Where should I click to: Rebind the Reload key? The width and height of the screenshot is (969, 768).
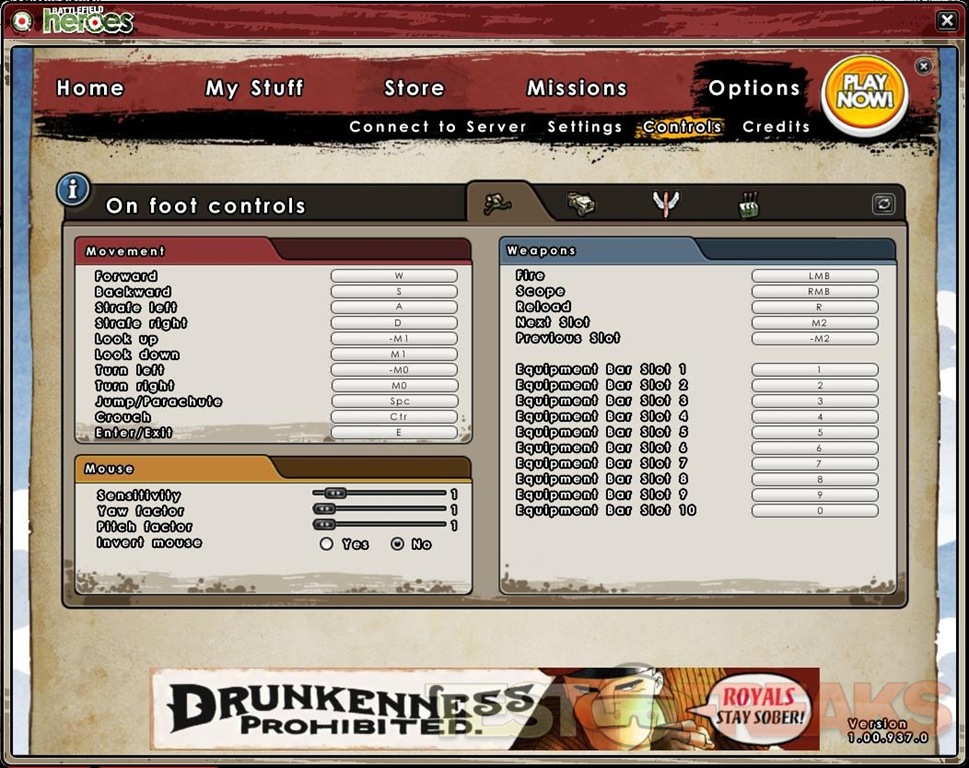click(x=815, y=307)
